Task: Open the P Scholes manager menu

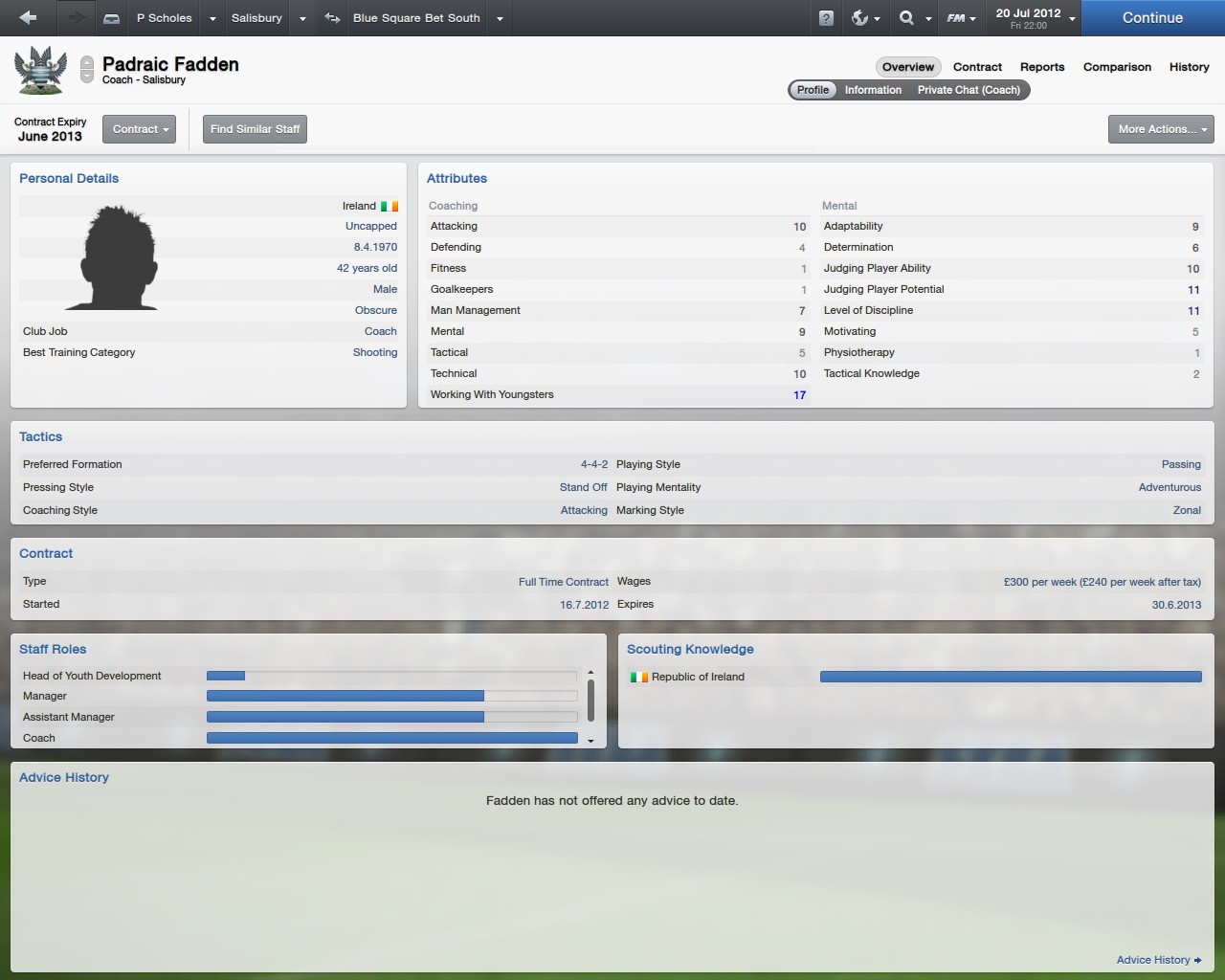Action: point(165,18)
